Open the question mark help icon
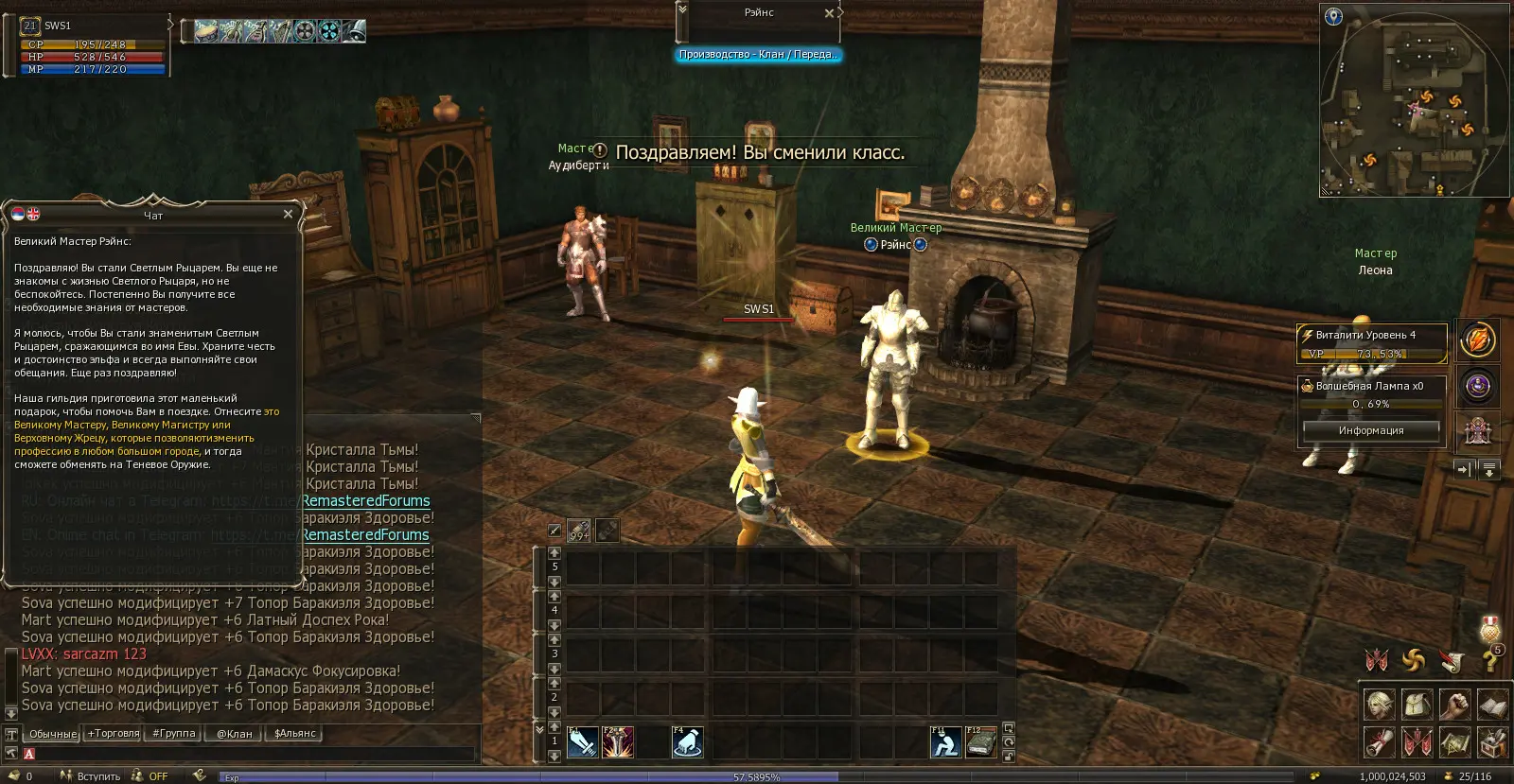This screenshot has height=784, width=1514. coord(1489,661)
